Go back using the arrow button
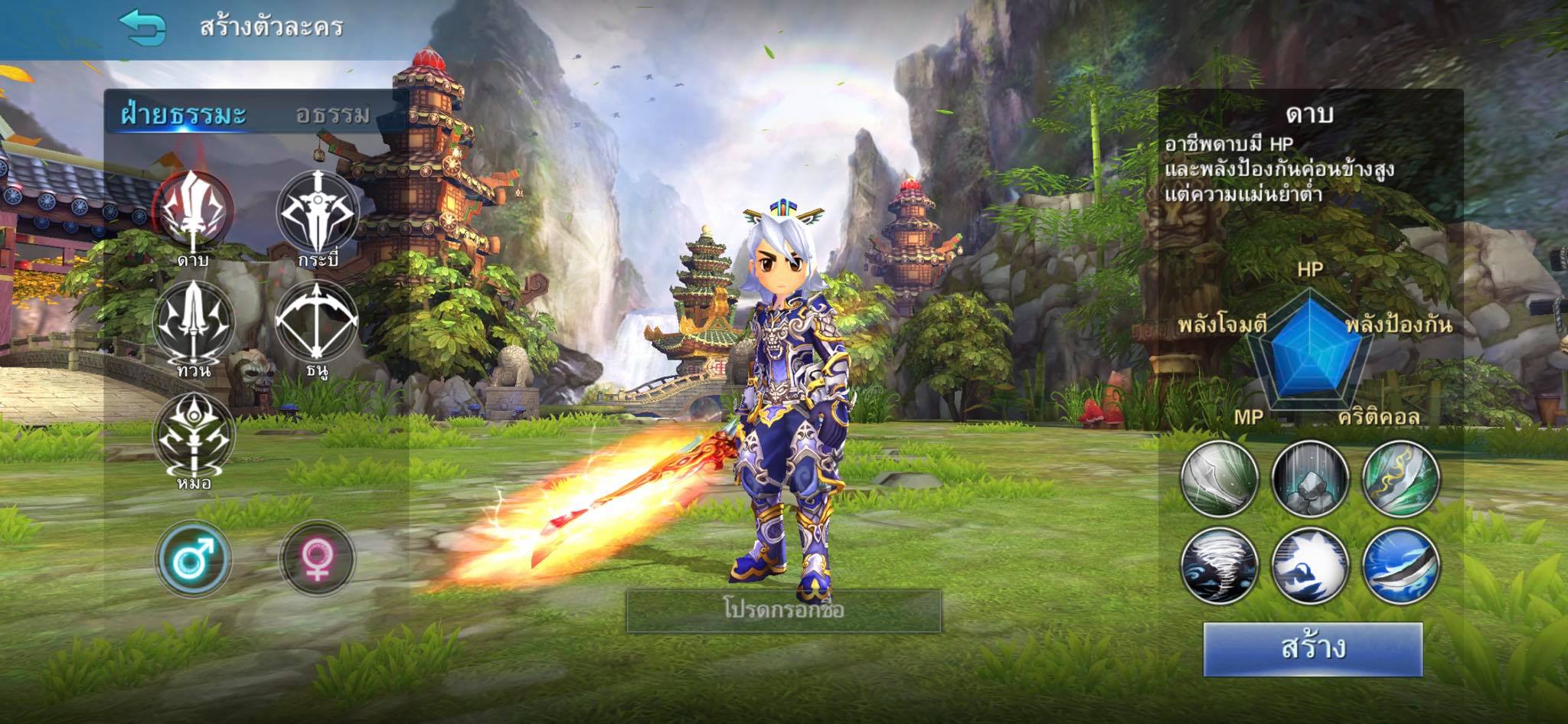This screenshot has height=724, width=1568. [x=142, y=28]
